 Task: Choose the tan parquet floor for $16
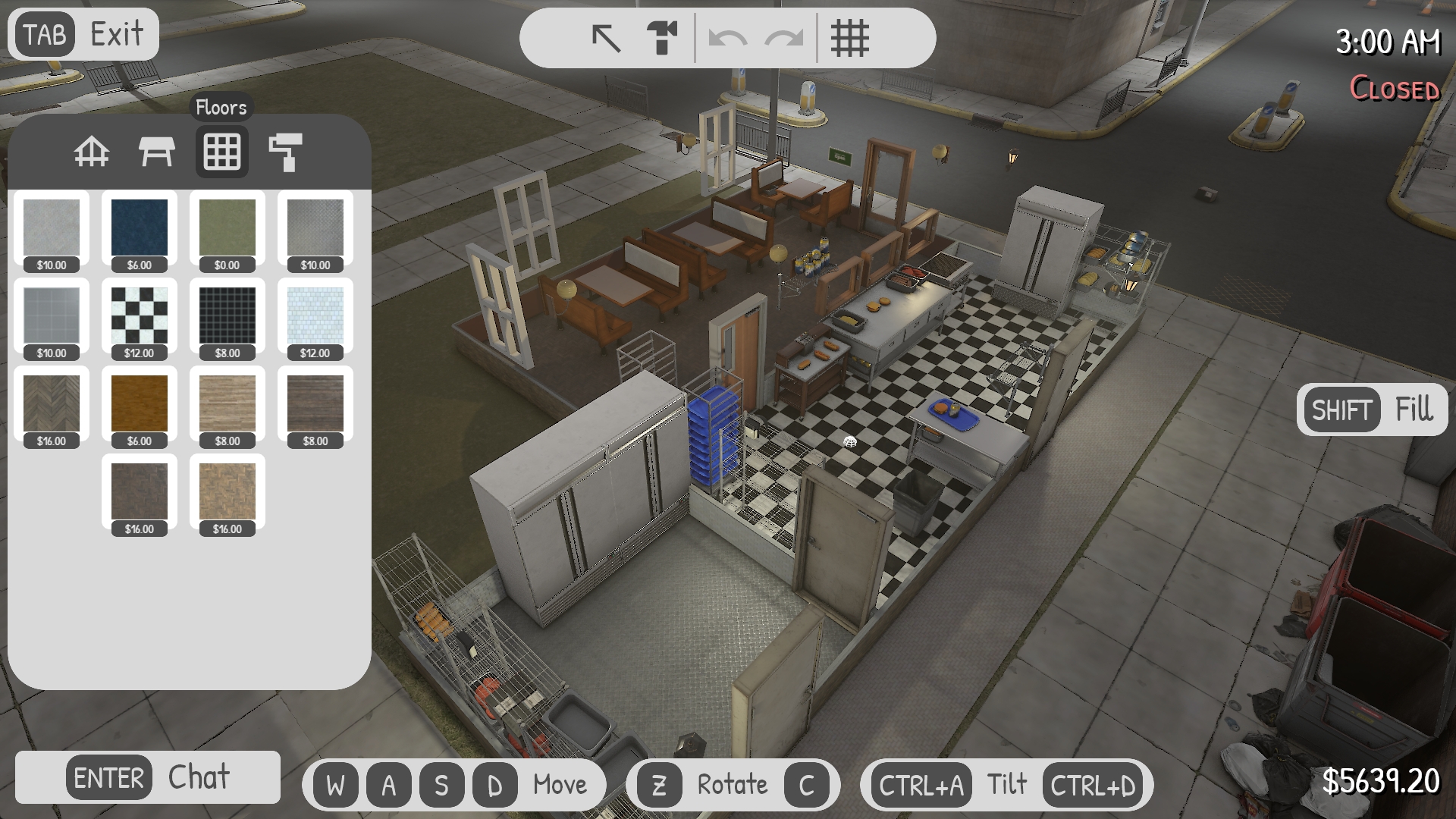227,492
